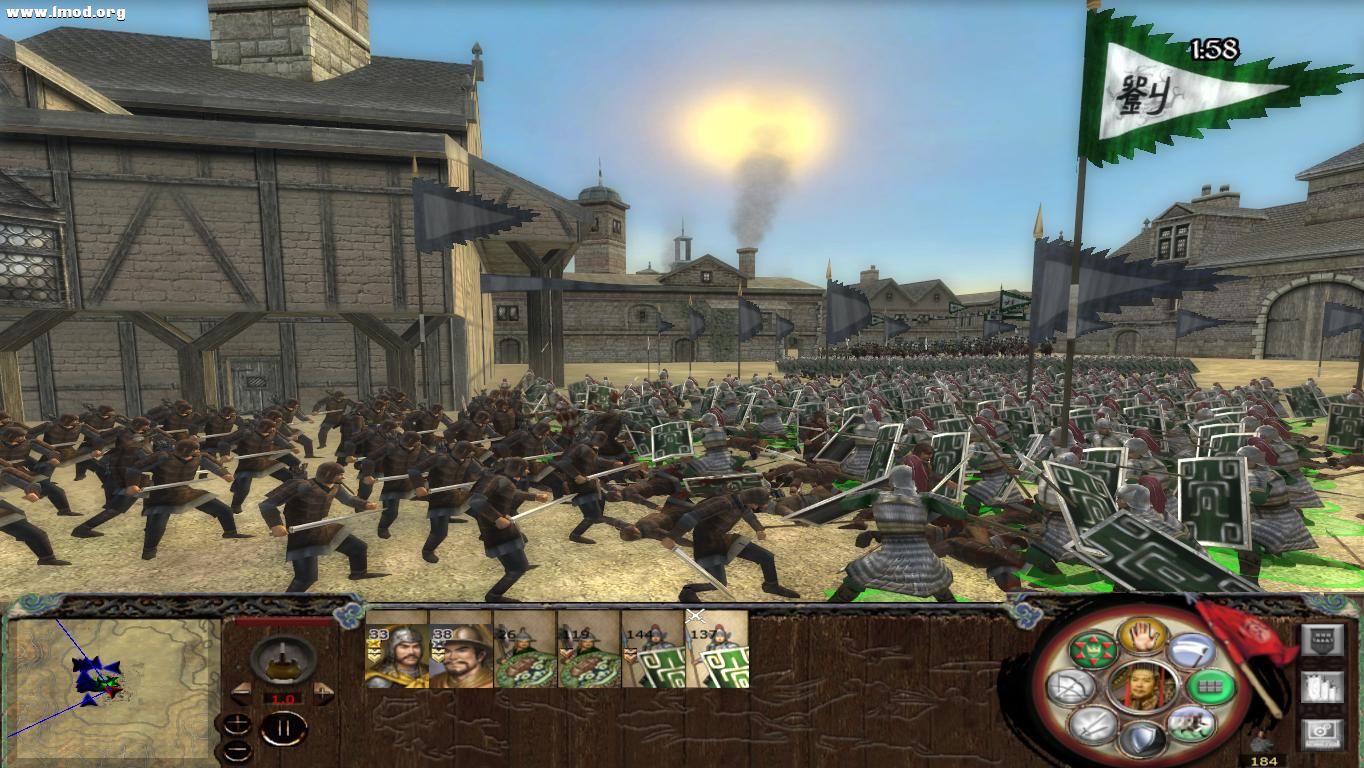The image size is (1364, 768).
Task: Decrease battle speed with left arrow
Action: pos(240,694)
